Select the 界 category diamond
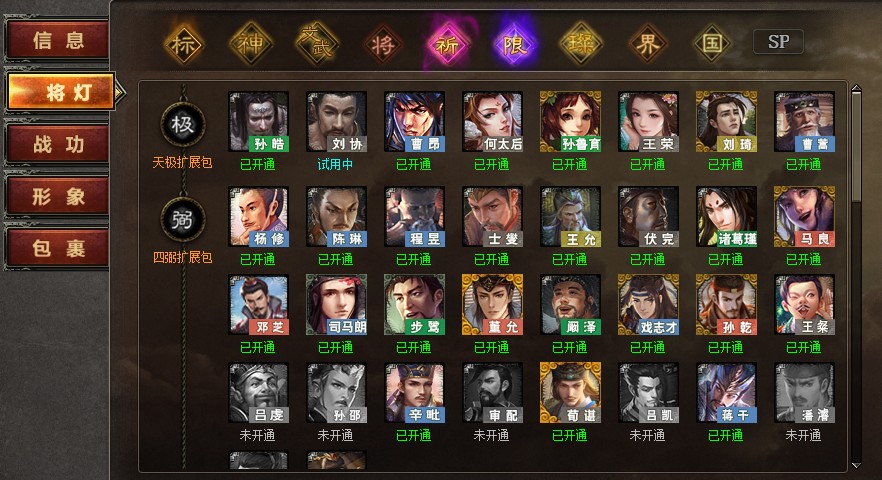882x480 pixels. click(645, 44)
